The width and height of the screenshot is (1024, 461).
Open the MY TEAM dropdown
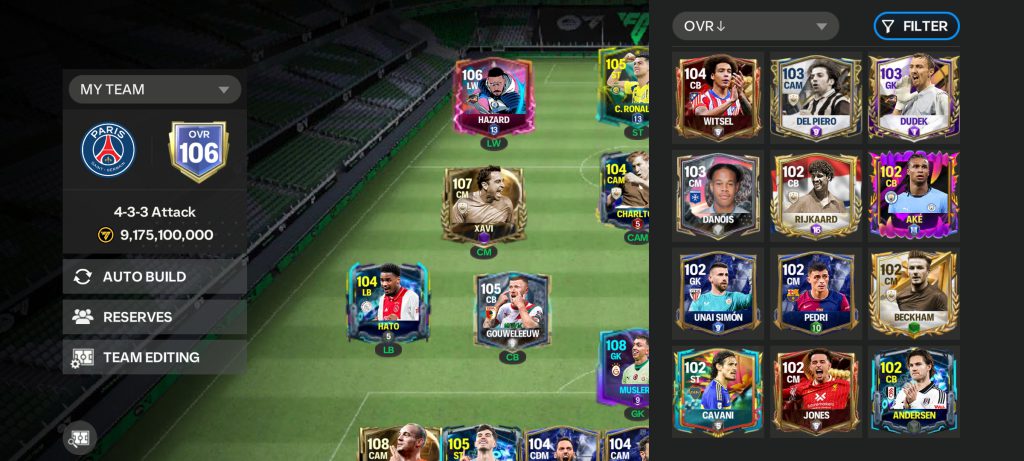[x=155, y=89]
